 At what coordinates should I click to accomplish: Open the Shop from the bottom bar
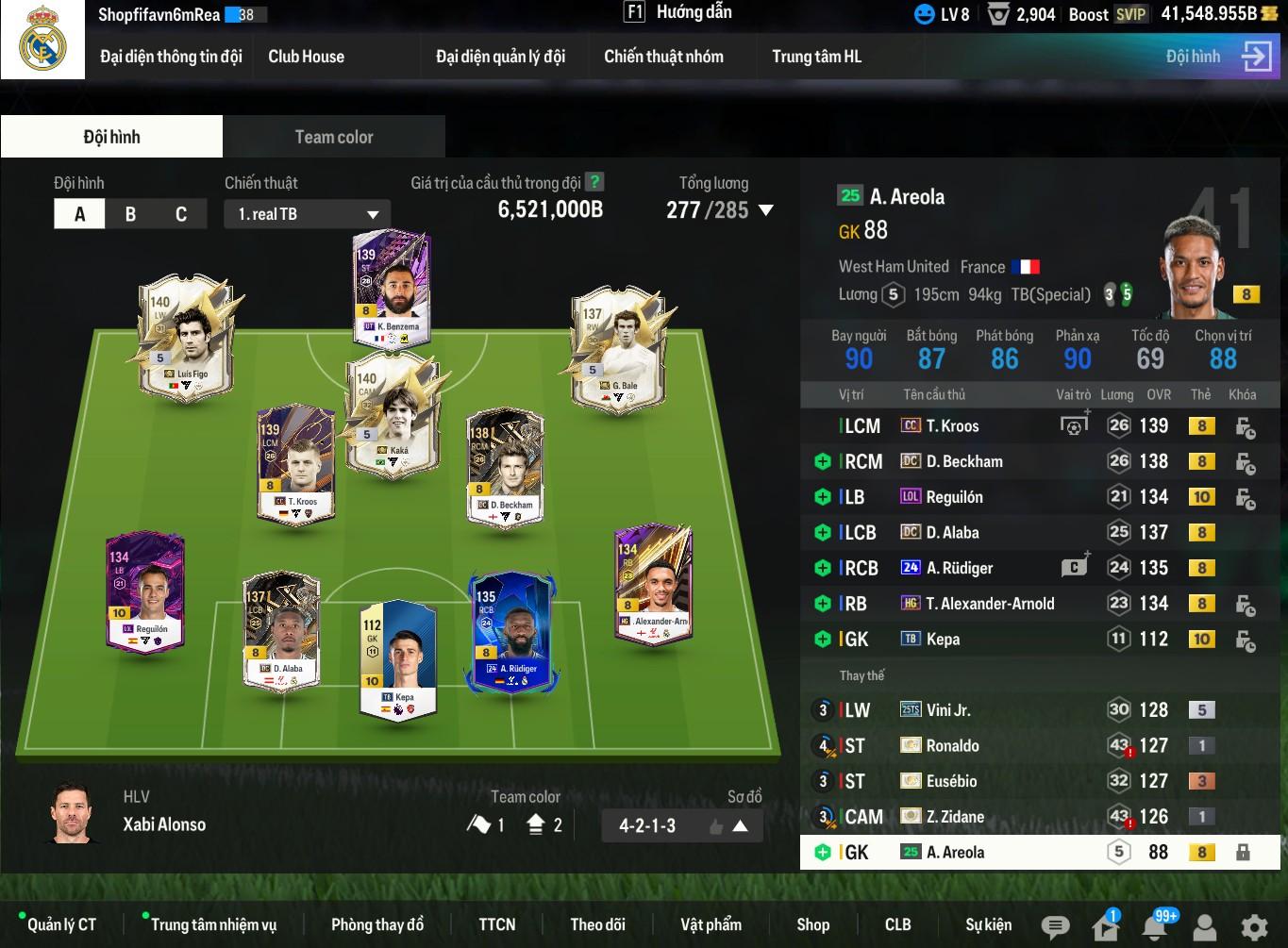coord(812,924)
